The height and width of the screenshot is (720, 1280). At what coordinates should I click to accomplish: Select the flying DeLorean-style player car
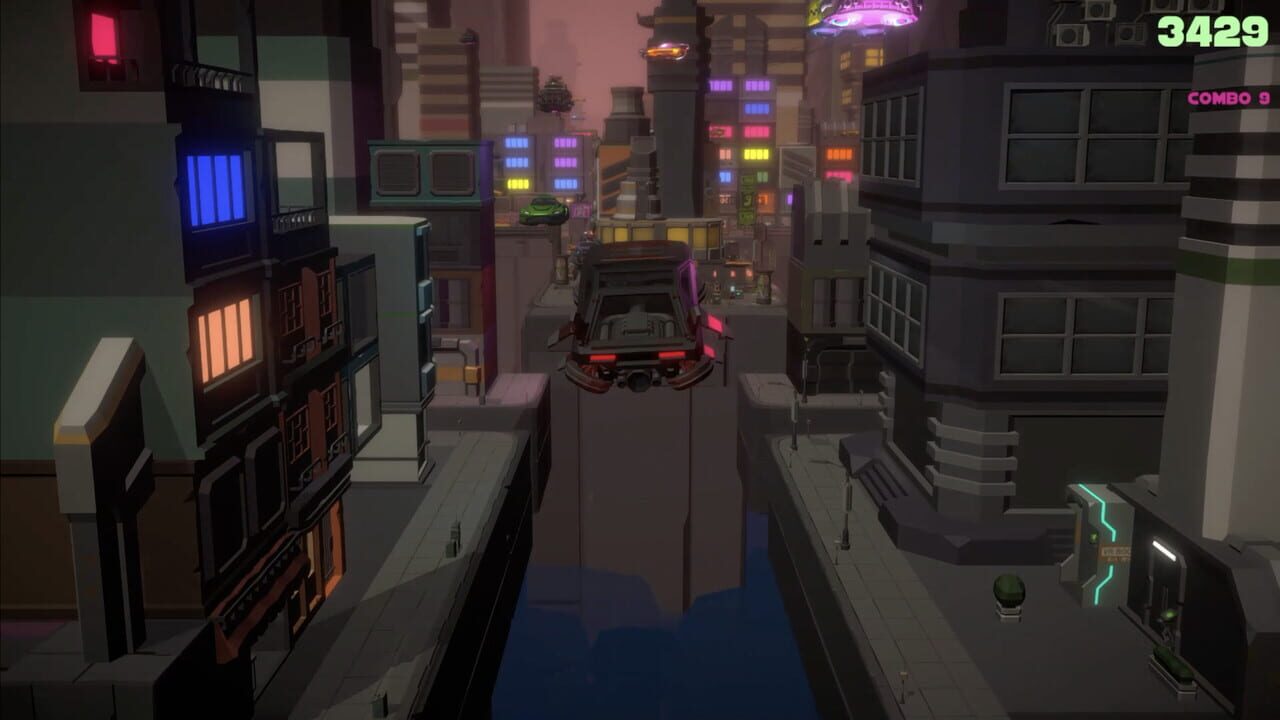coord(640,320)
